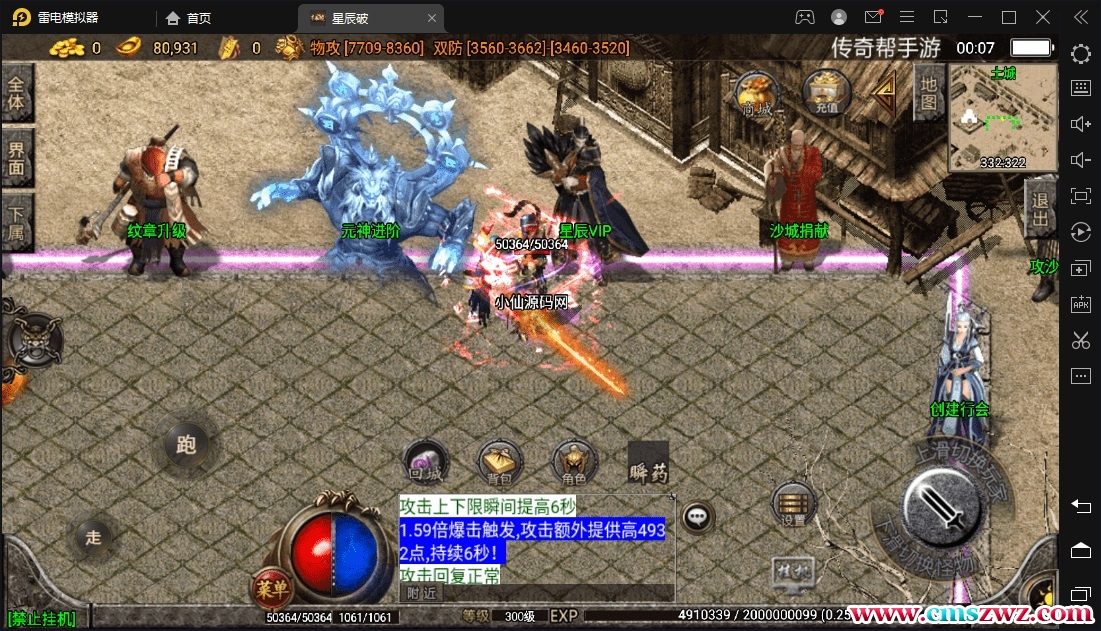Switch chat to the 附近 nearby channel
The height and width of the screenshot is (631, 1101).
[422, 593]
